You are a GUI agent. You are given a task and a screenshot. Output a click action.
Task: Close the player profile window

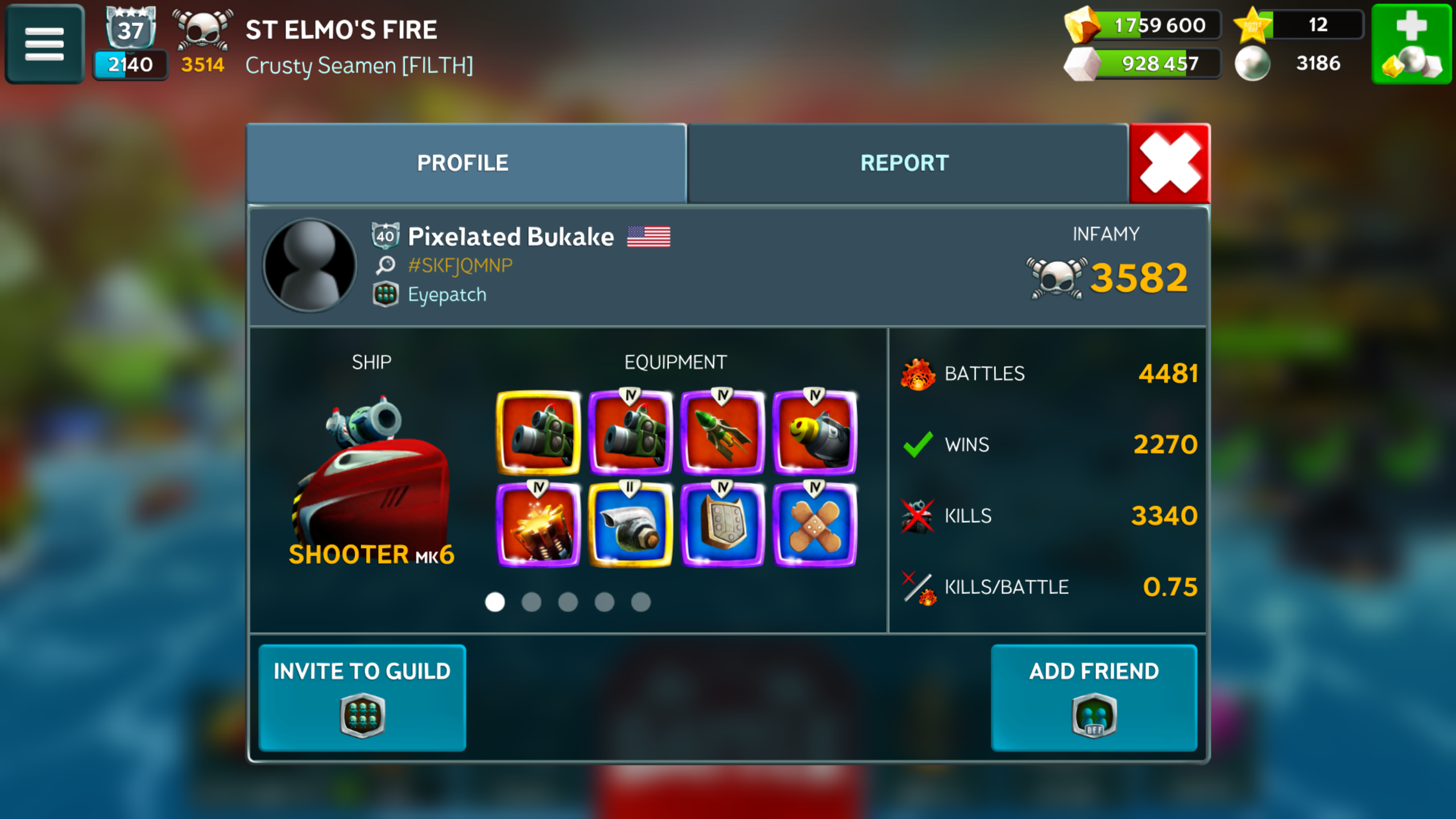click(1169, 163)
